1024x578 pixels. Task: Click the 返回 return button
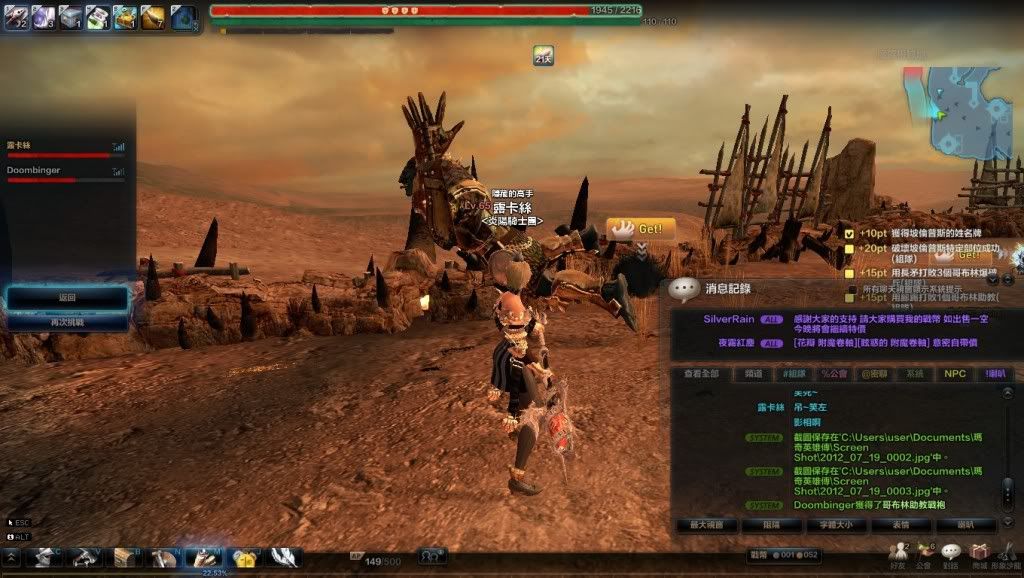(x=67, y=298)
